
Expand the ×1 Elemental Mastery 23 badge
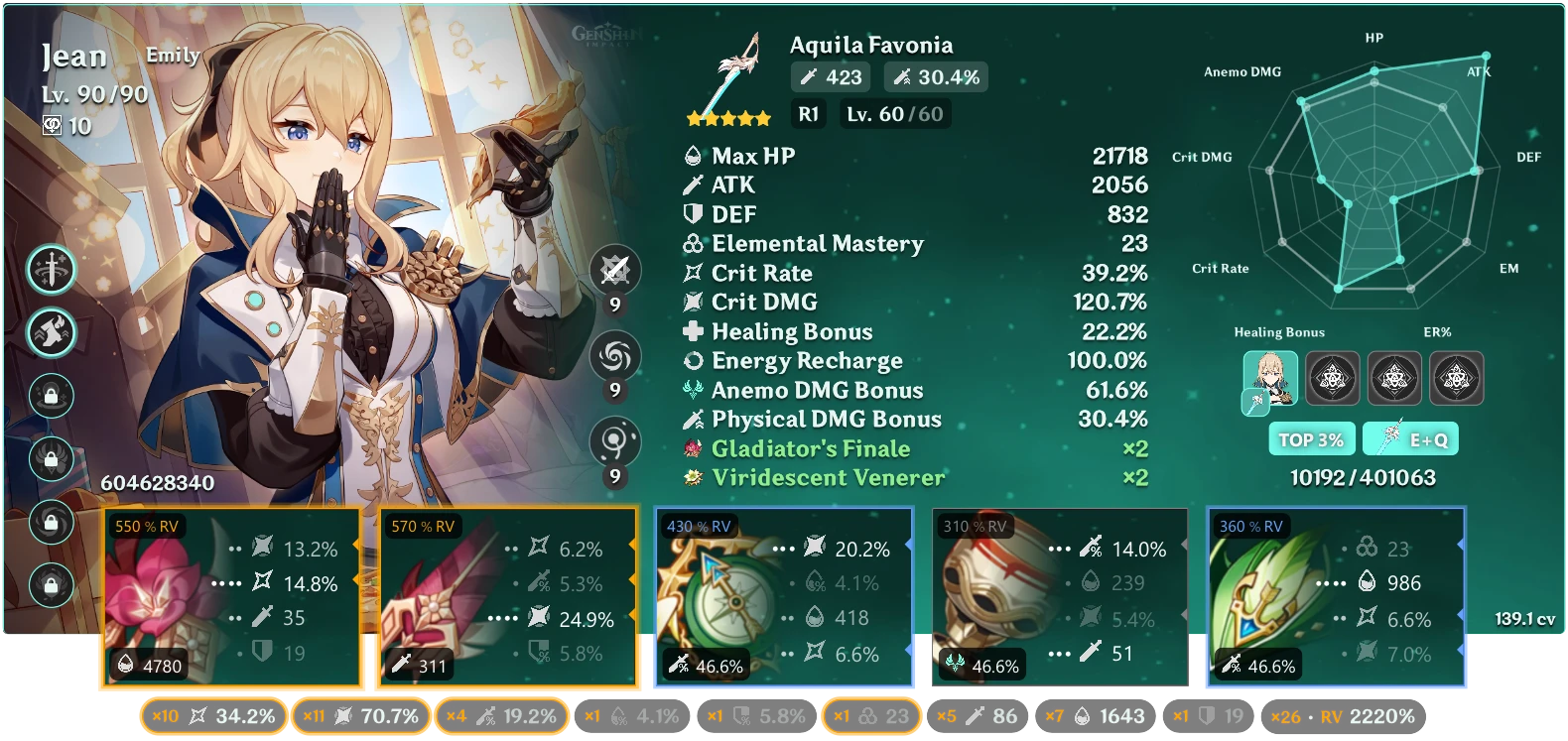point(870,715)
